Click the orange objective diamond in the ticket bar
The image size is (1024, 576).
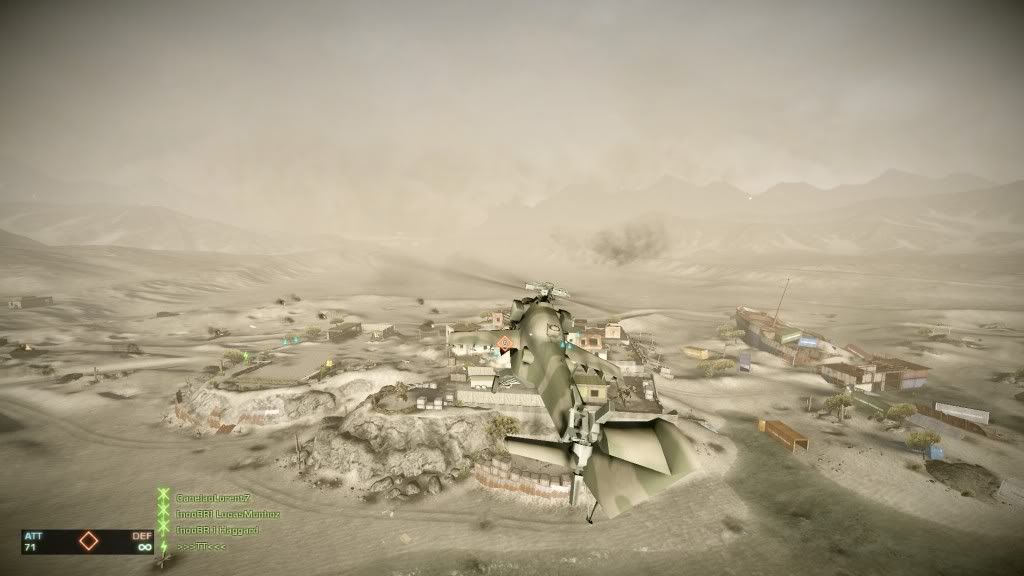pyautogui.click(x=89, y=542)
